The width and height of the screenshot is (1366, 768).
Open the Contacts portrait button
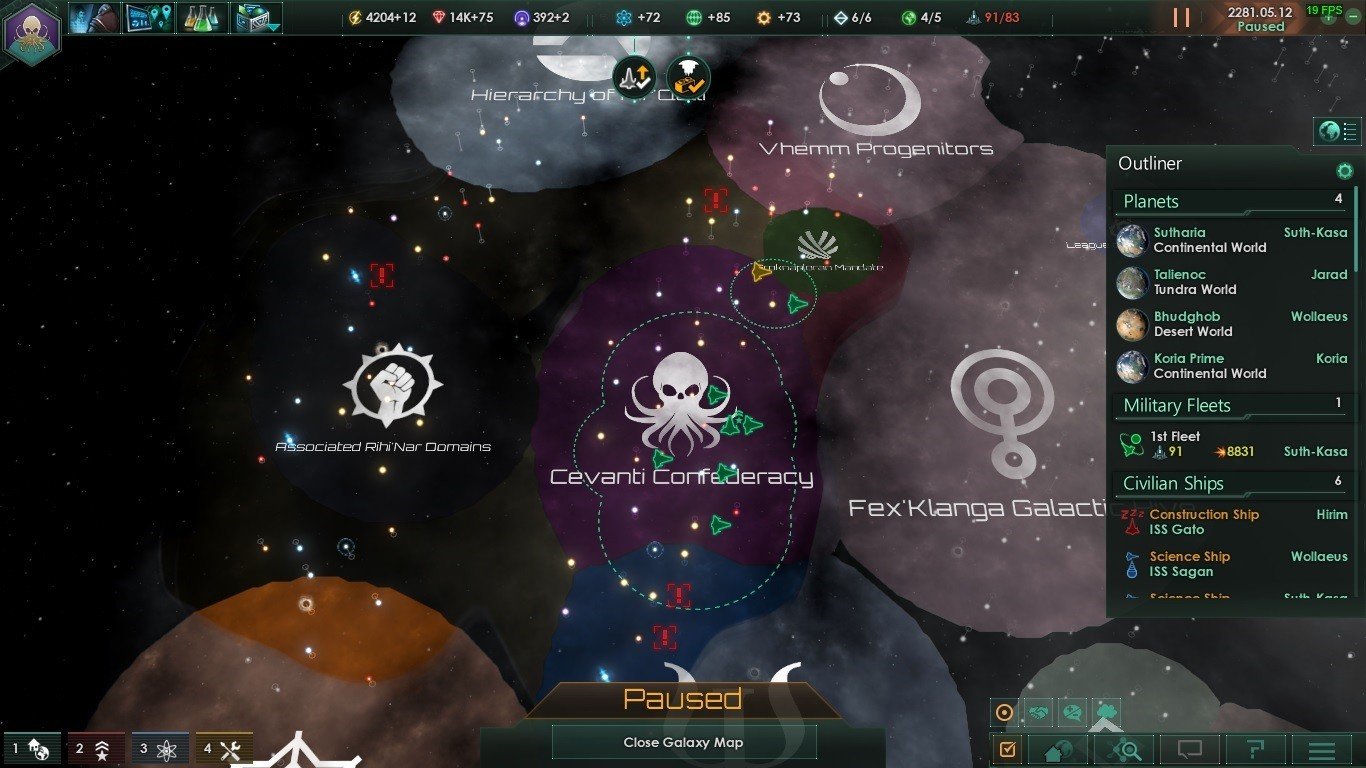(95, 18)
